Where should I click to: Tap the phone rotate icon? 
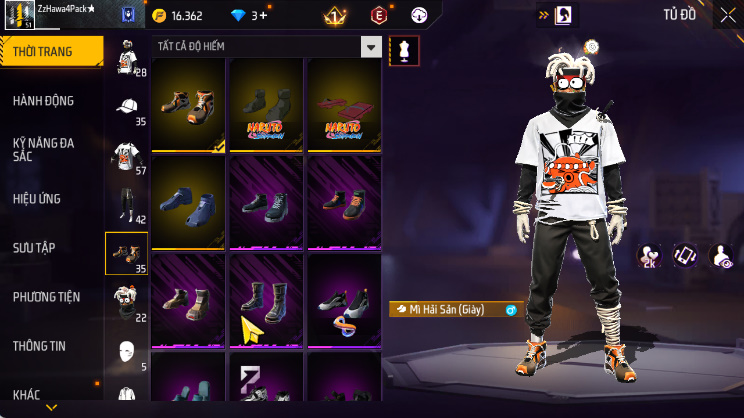(685, 256)
